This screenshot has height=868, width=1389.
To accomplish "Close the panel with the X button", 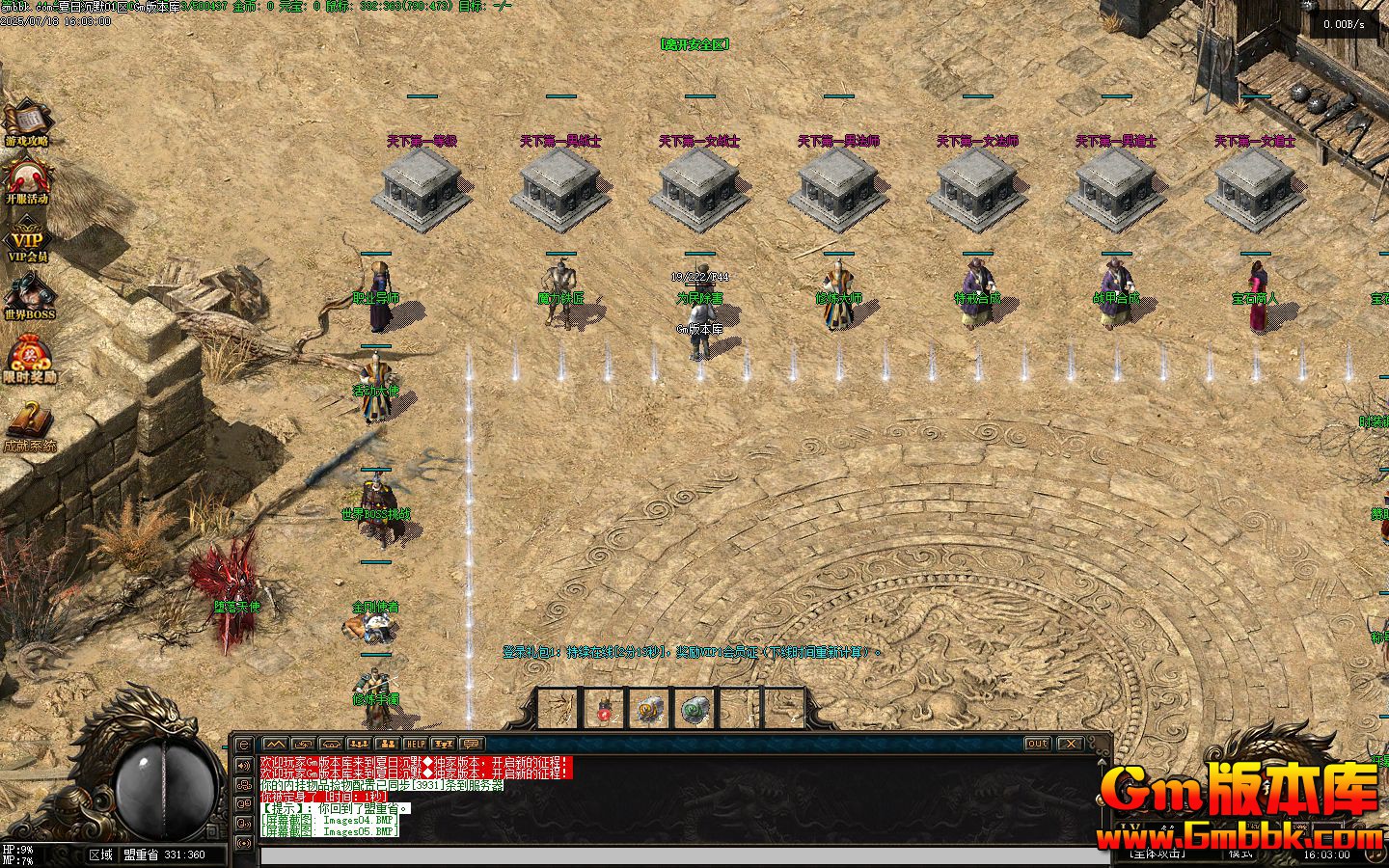I will pyautogui.click(x=1070, y=744).
